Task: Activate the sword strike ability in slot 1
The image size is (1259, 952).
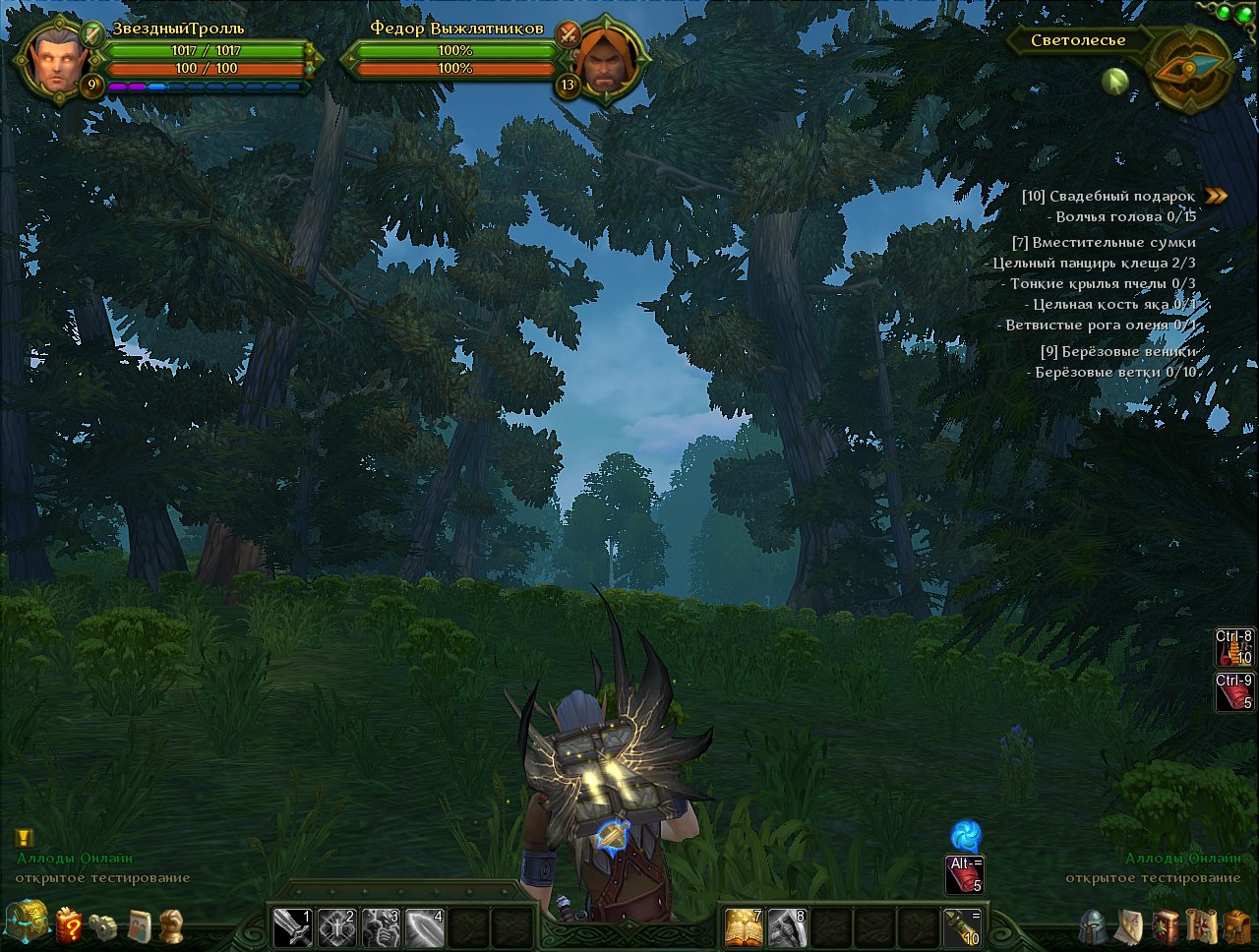Action: click(293, 926)
